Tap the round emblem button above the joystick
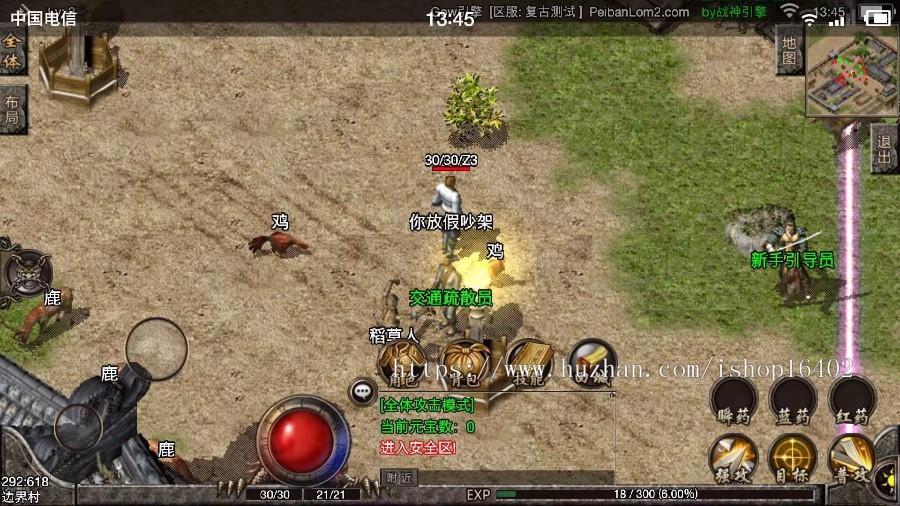This screenshot has height=506, width=900. pyautogui.click(x=27, y=271)
